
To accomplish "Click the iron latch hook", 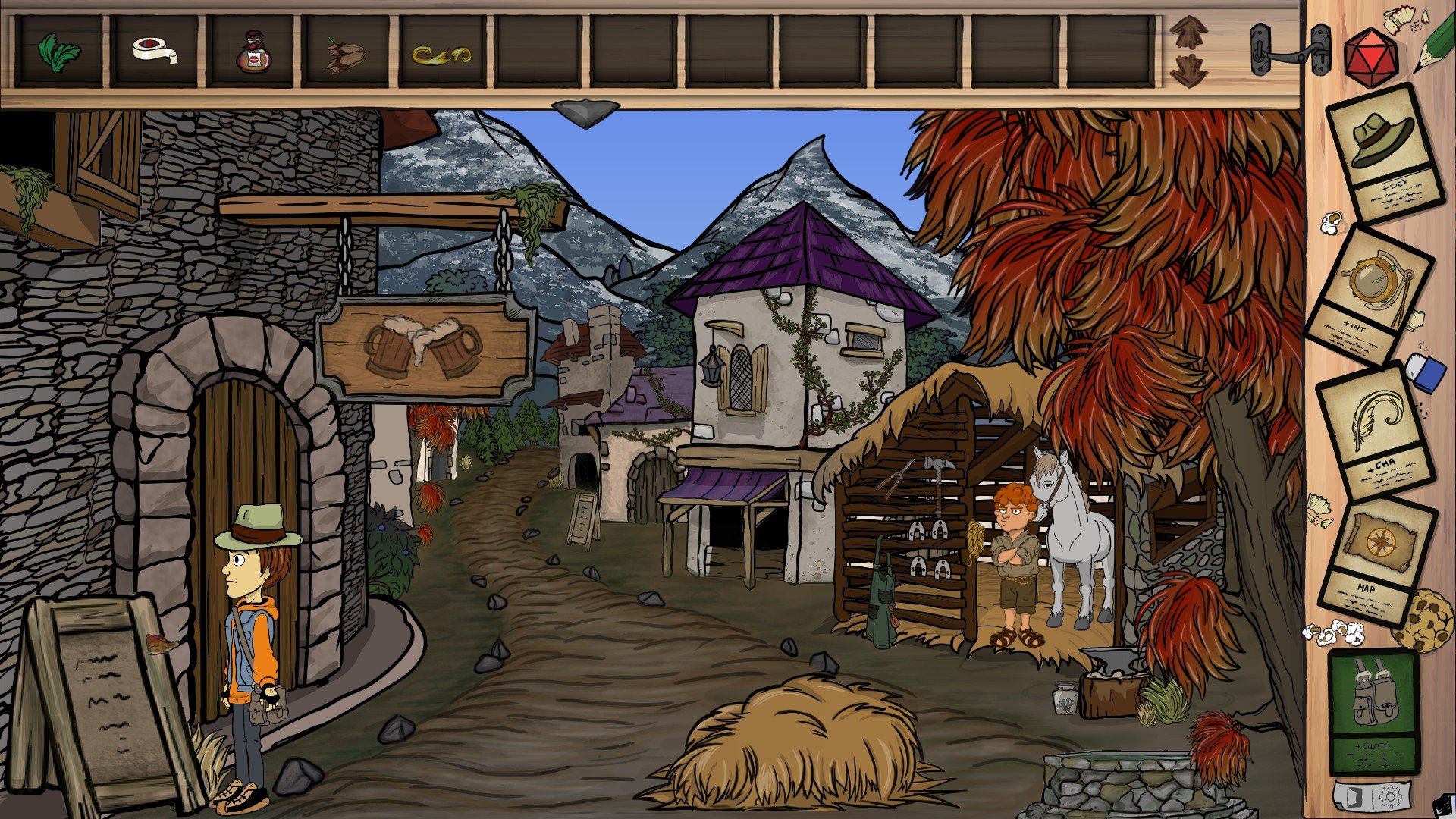I will pyautogui.click(x=1290, y=51).
